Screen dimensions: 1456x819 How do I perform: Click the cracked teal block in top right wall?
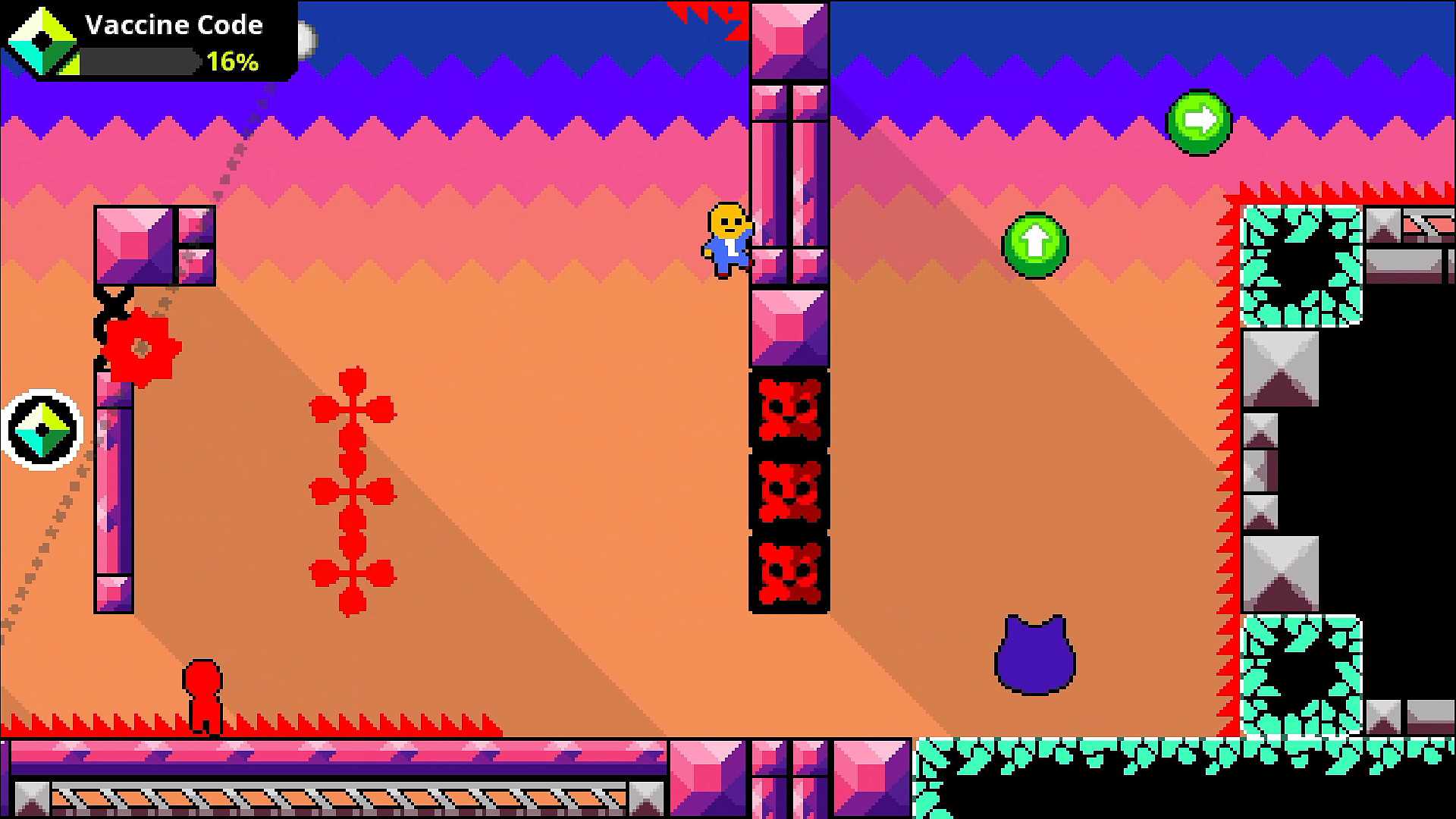pyautogui.click(x=1301, y=265)
